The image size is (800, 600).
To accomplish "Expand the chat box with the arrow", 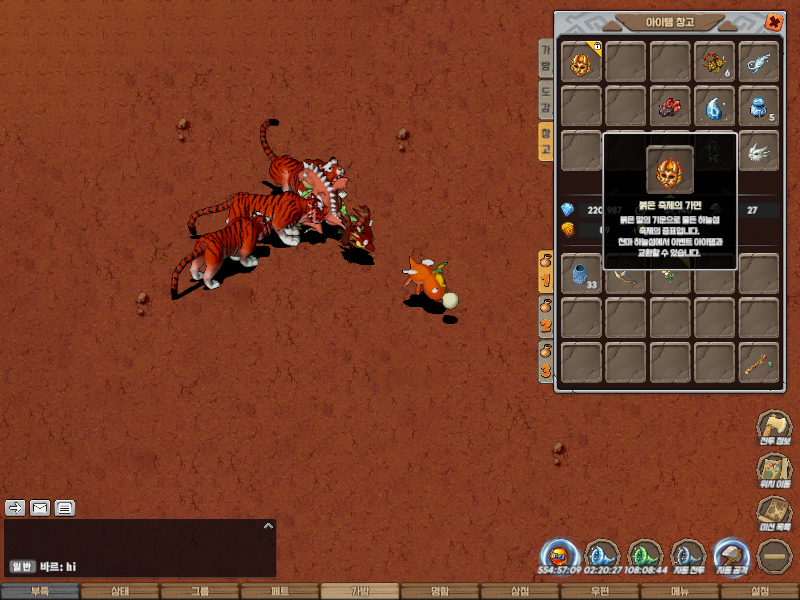I will pos(267,525).
